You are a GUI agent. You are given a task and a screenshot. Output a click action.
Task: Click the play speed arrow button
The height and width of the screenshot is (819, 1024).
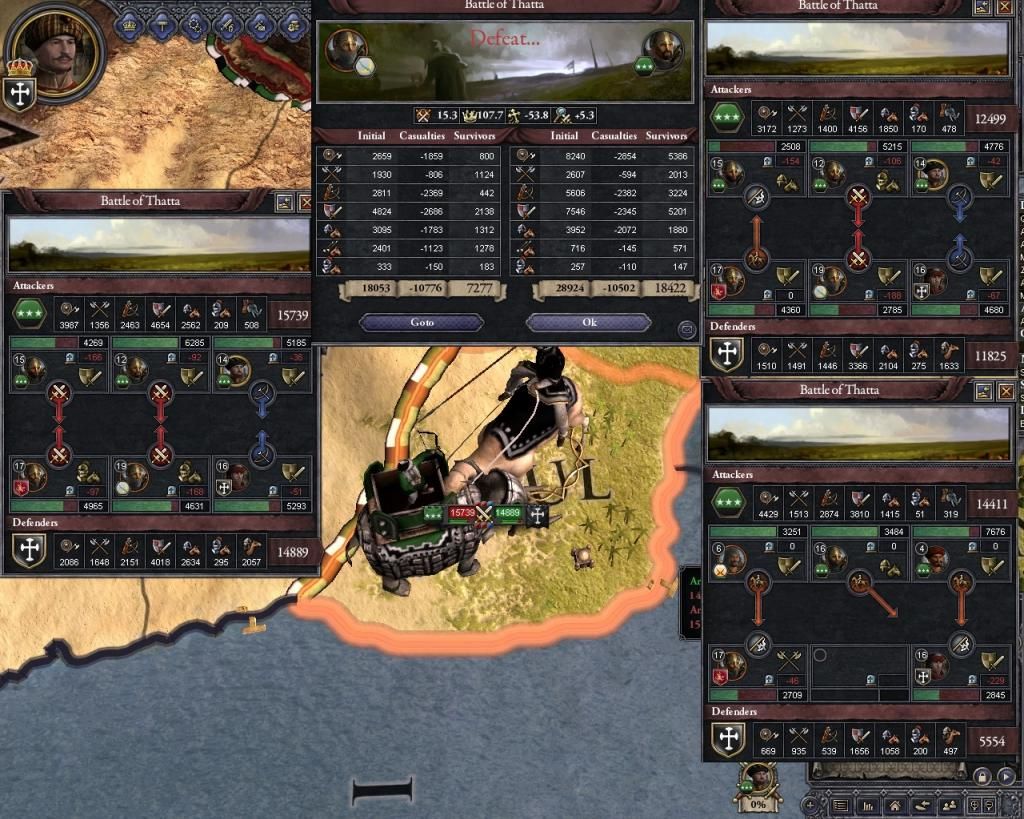click(1005, 776)
